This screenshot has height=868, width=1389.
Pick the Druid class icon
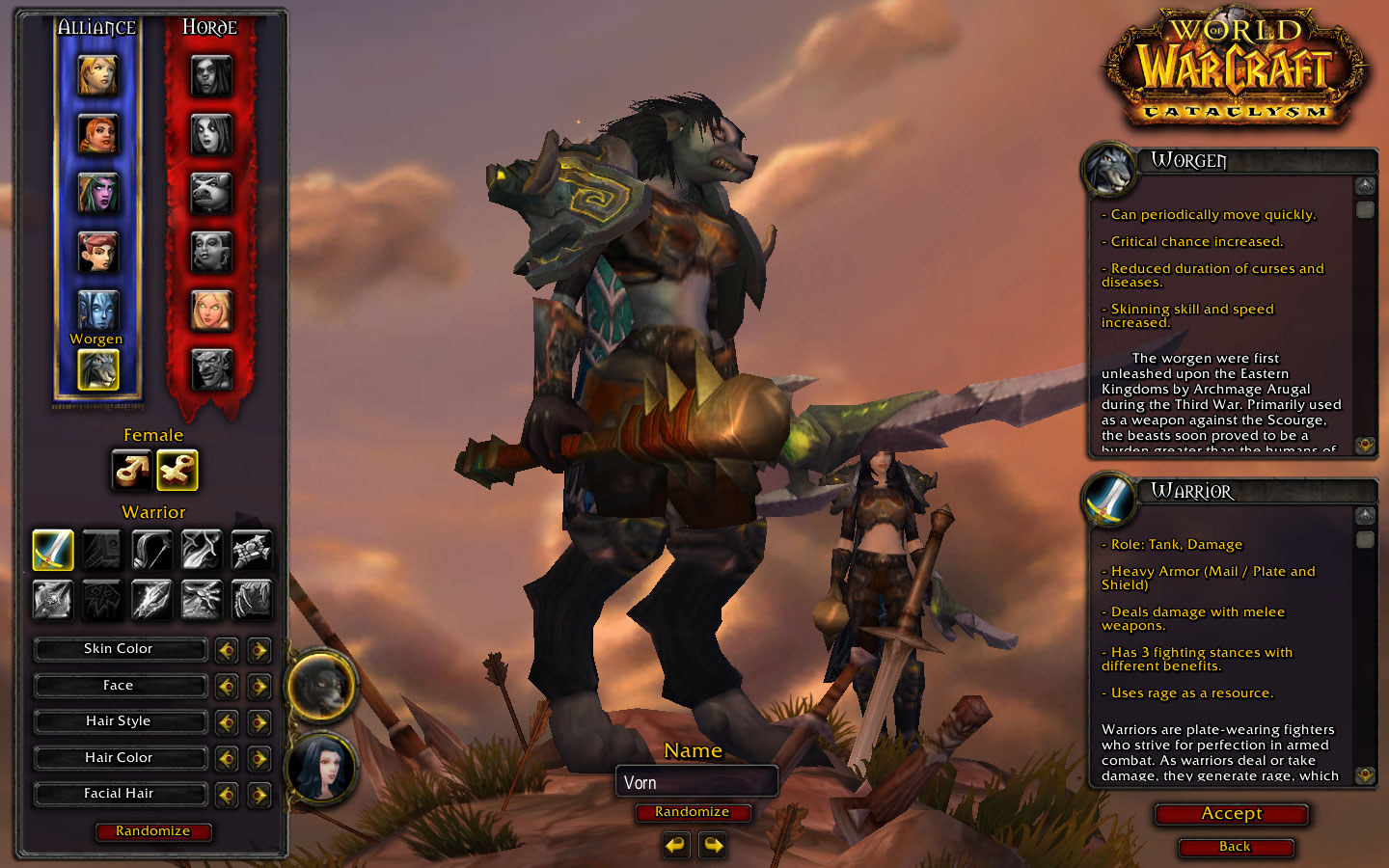252,599
